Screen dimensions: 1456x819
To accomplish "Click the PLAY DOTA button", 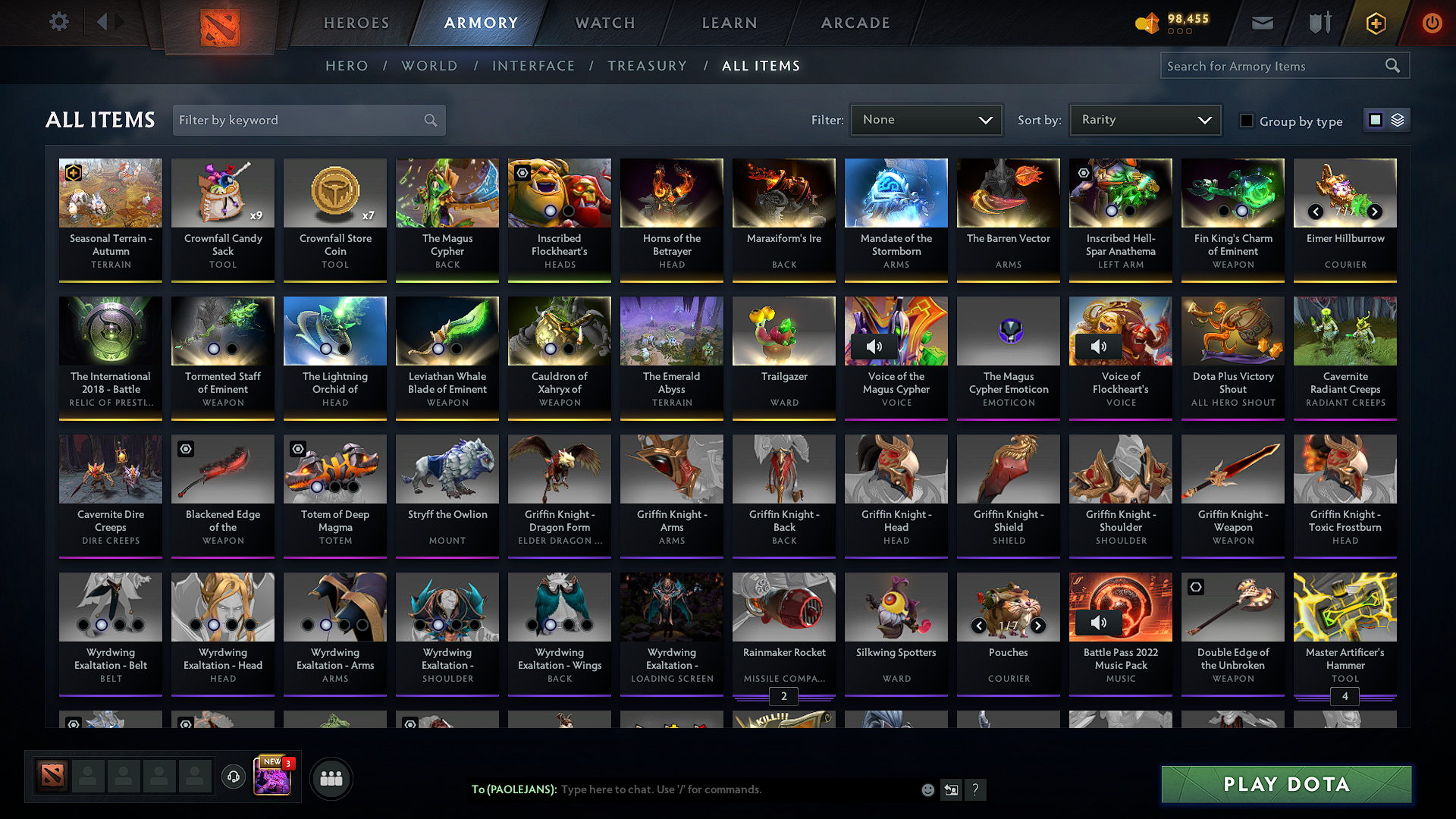I will 1285,784.
